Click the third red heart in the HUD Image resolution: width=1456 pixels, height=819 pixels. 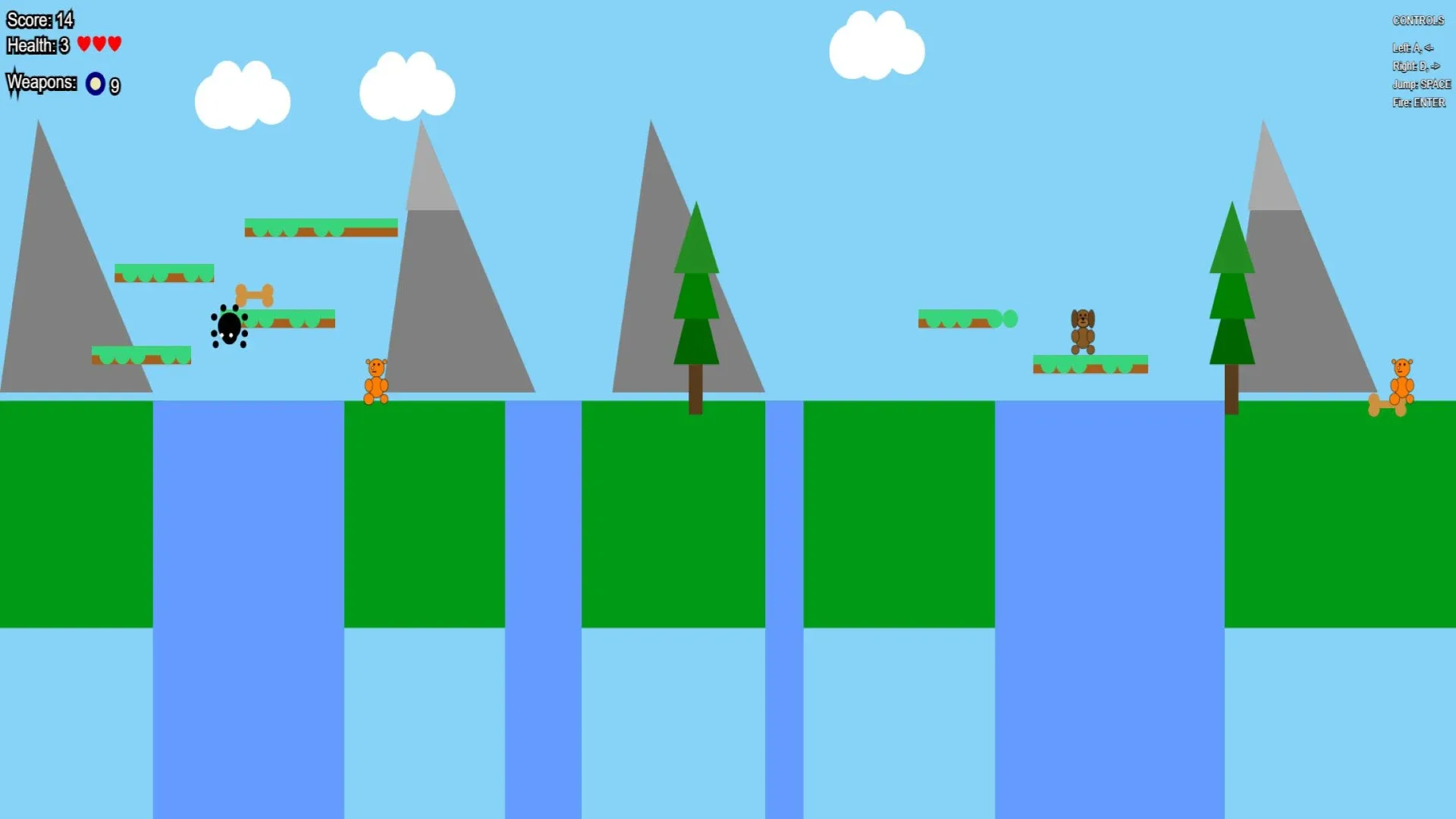click(x=114, y=44)
